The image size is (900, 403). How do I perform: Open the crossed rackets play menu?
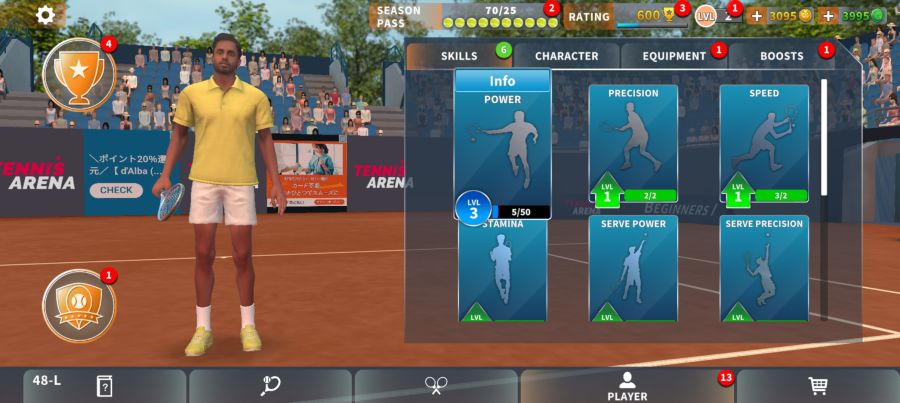(436, 386)
